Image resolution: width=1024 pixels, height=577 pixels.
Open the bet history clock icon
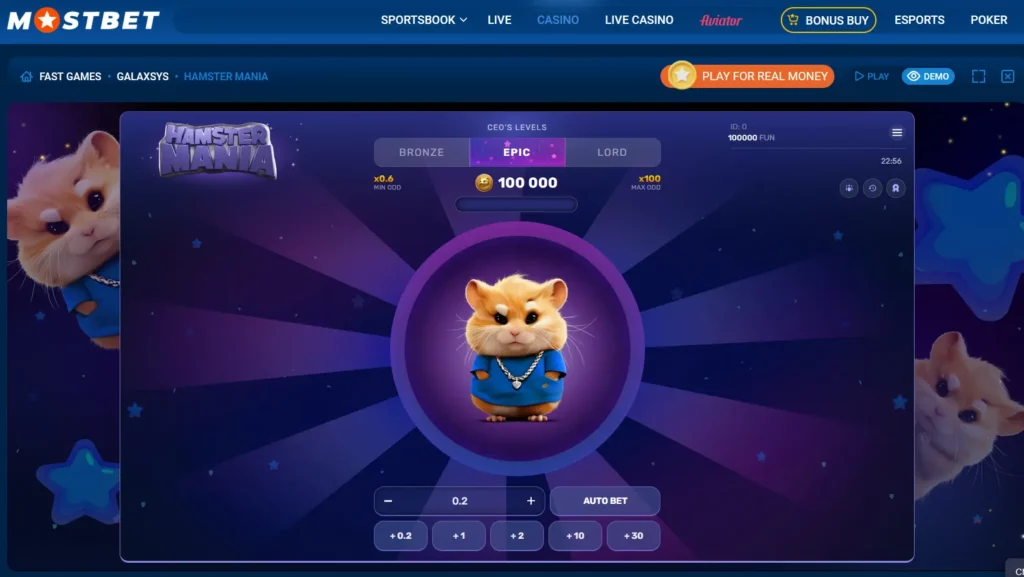click(x=873, y=188)
